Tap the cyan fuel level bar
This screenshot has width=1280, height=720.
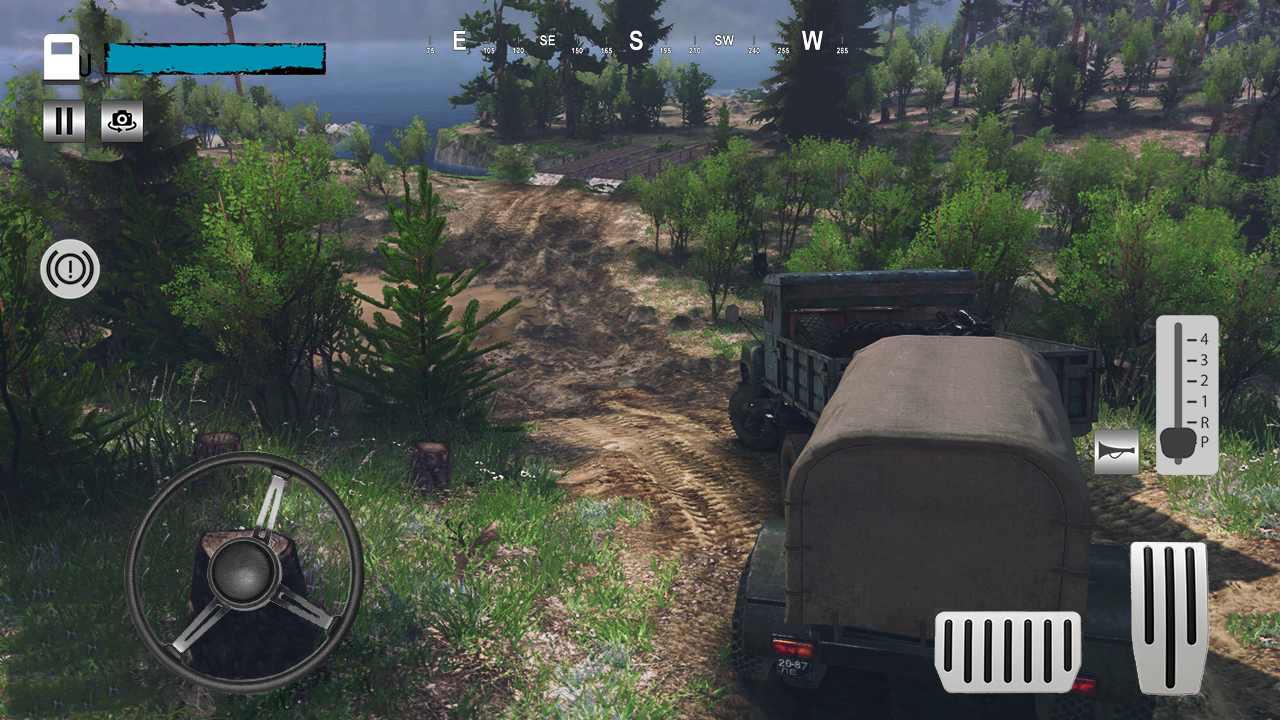(x=216, y=59)
